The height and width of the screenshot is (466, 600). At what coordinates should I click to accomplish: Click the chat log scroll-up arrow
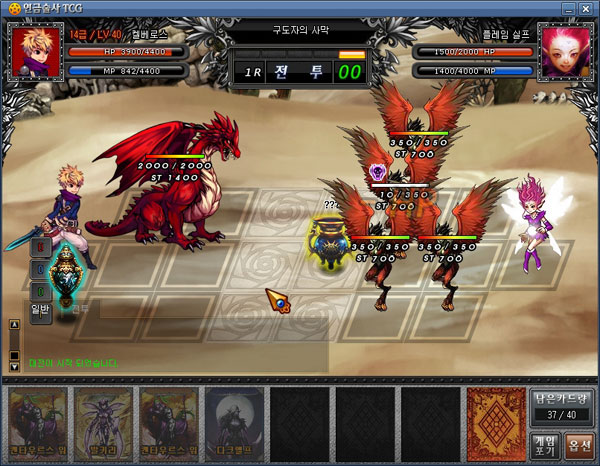coord(14,325)
